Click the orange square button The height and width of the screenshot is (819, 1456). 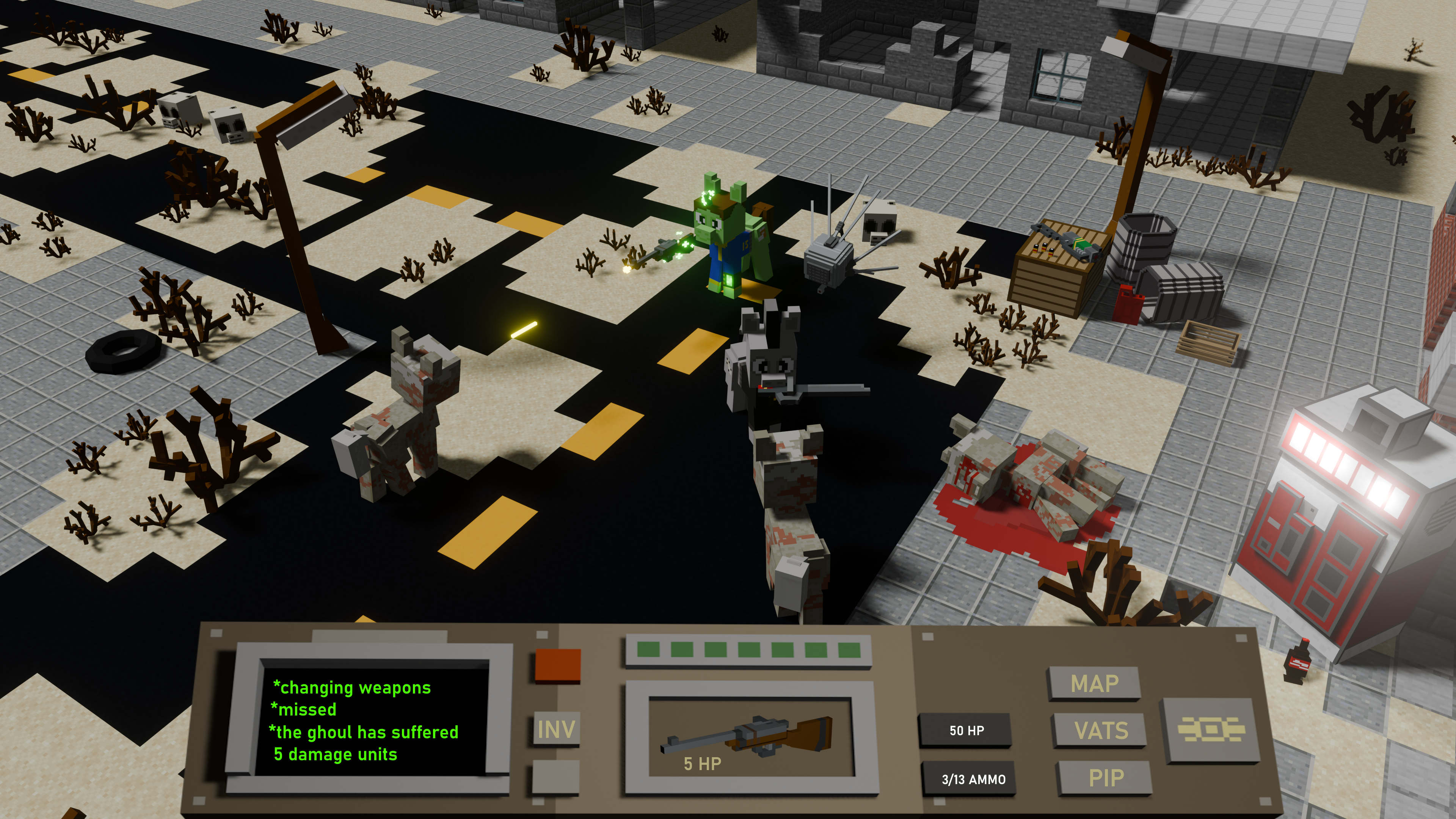557,665
